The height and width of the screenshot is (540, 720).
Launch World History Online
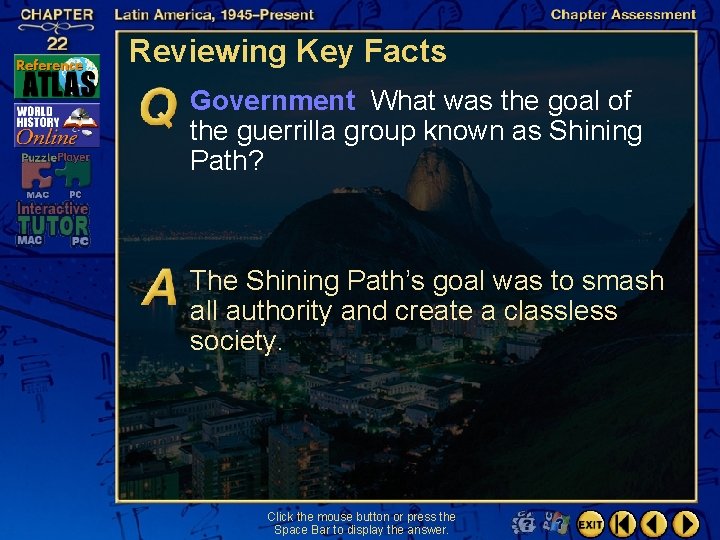[56, 127]
